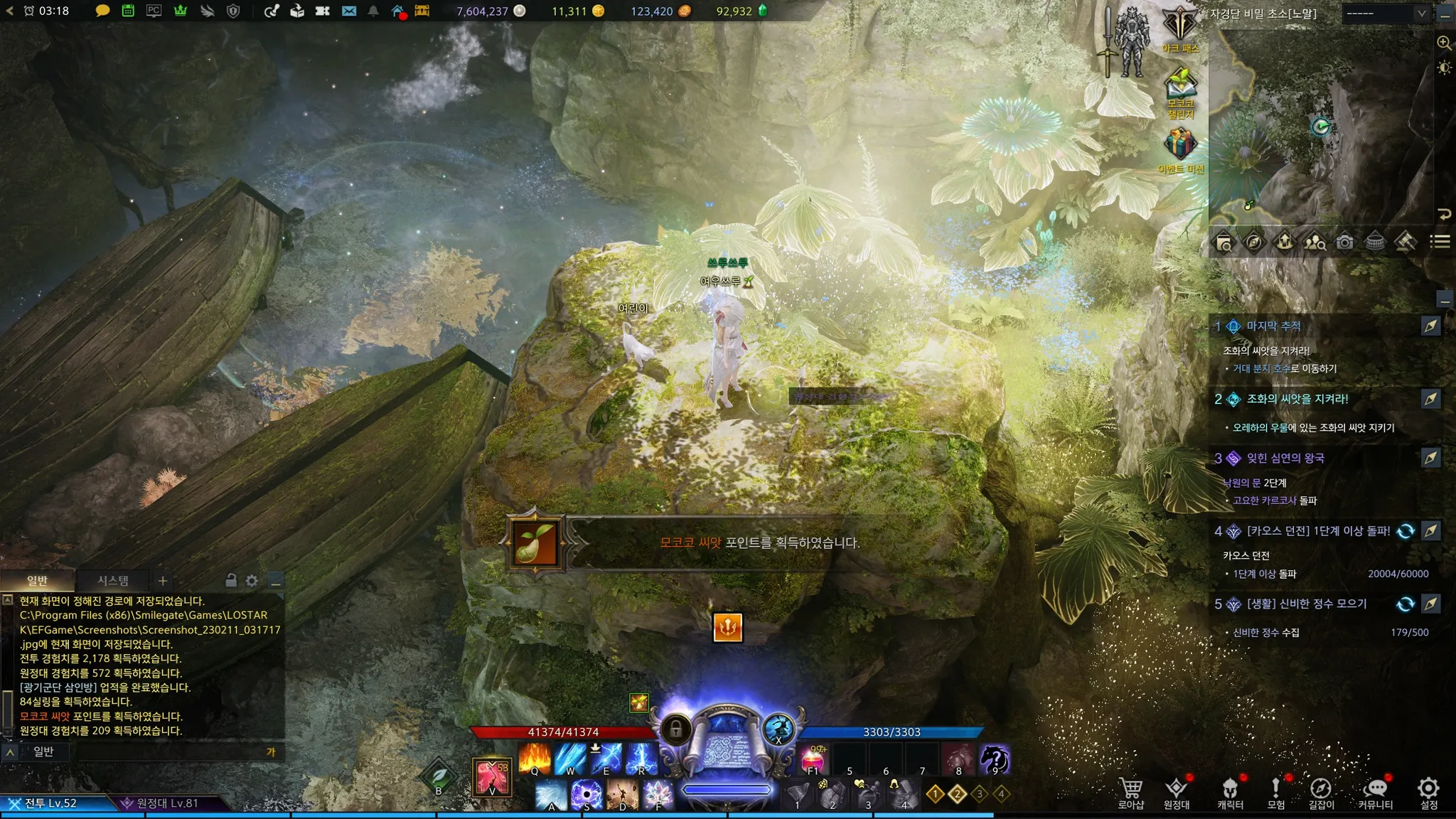This screenshot has width=1456, height=819.
Task: Activate the fire skill on Q
Action: (x=535, y=758)
